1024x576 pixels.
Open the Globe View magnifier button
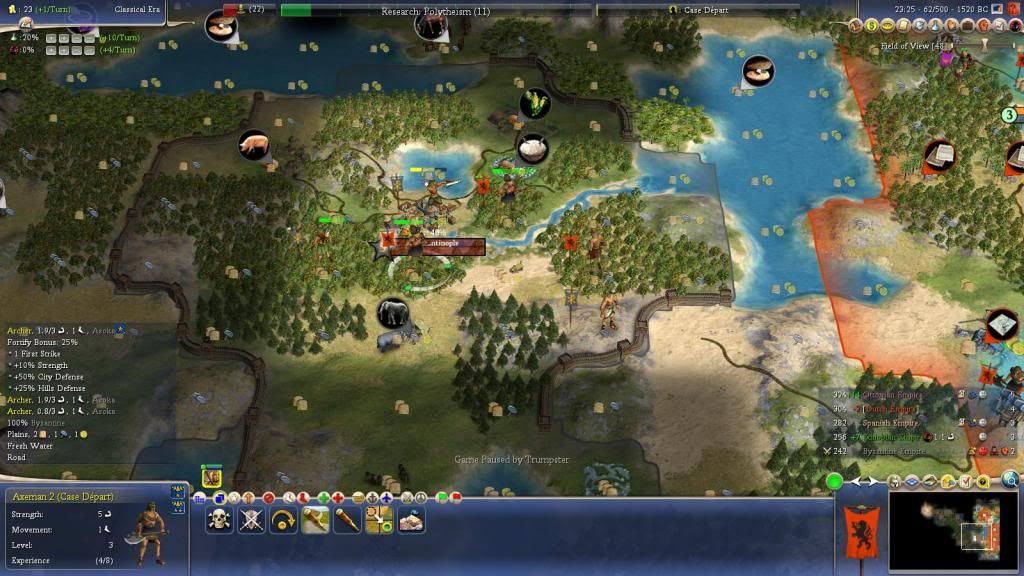click(x=1010, y=478)
